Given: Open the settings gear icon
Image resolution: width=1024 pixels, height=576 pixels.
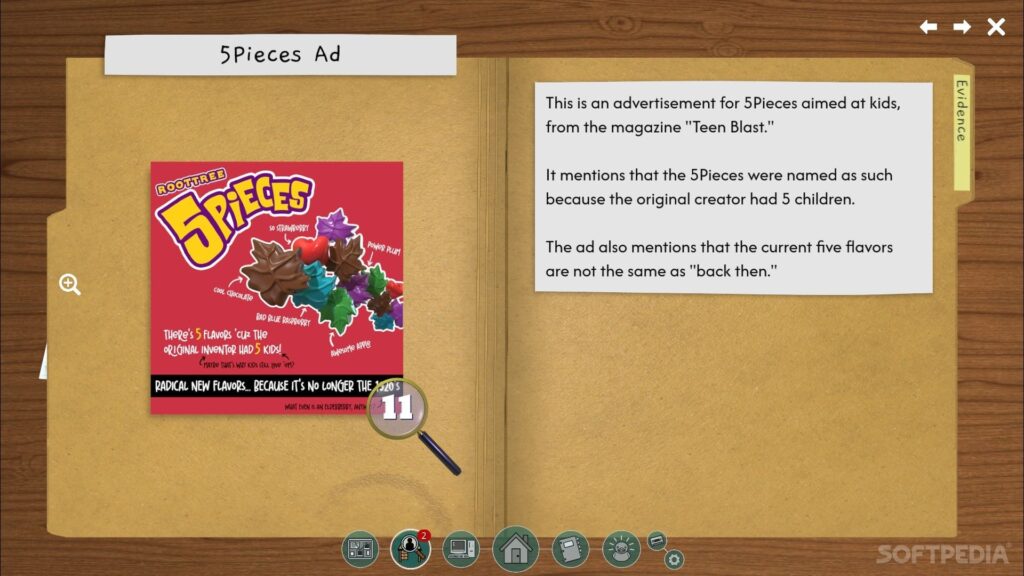Looking at the screenshot, I should point(674,559).
